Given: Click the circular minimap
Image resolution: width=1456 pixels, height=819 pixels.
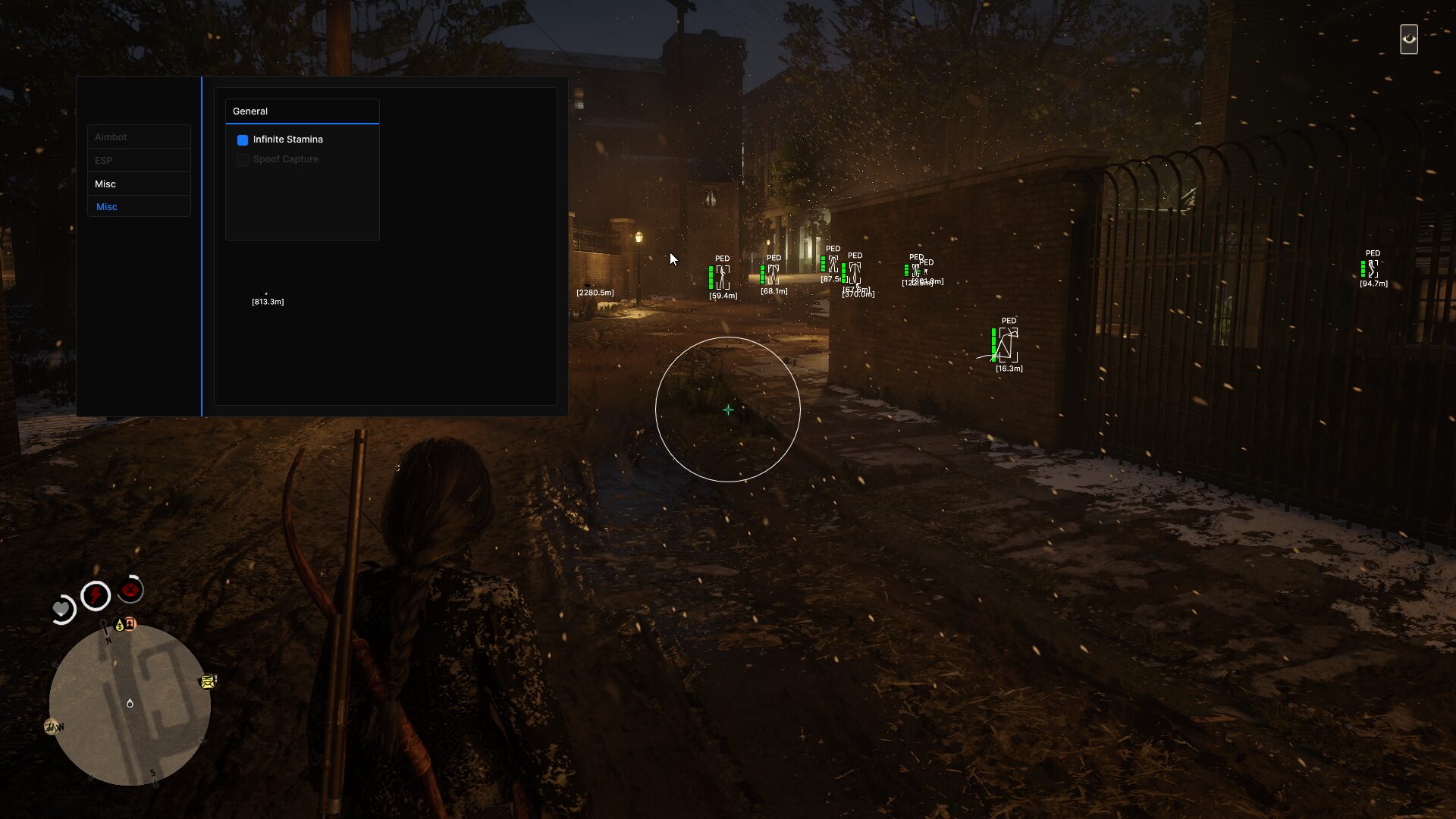Looking at the screenshot, I should pyautogui.click(x=130, y=704).
